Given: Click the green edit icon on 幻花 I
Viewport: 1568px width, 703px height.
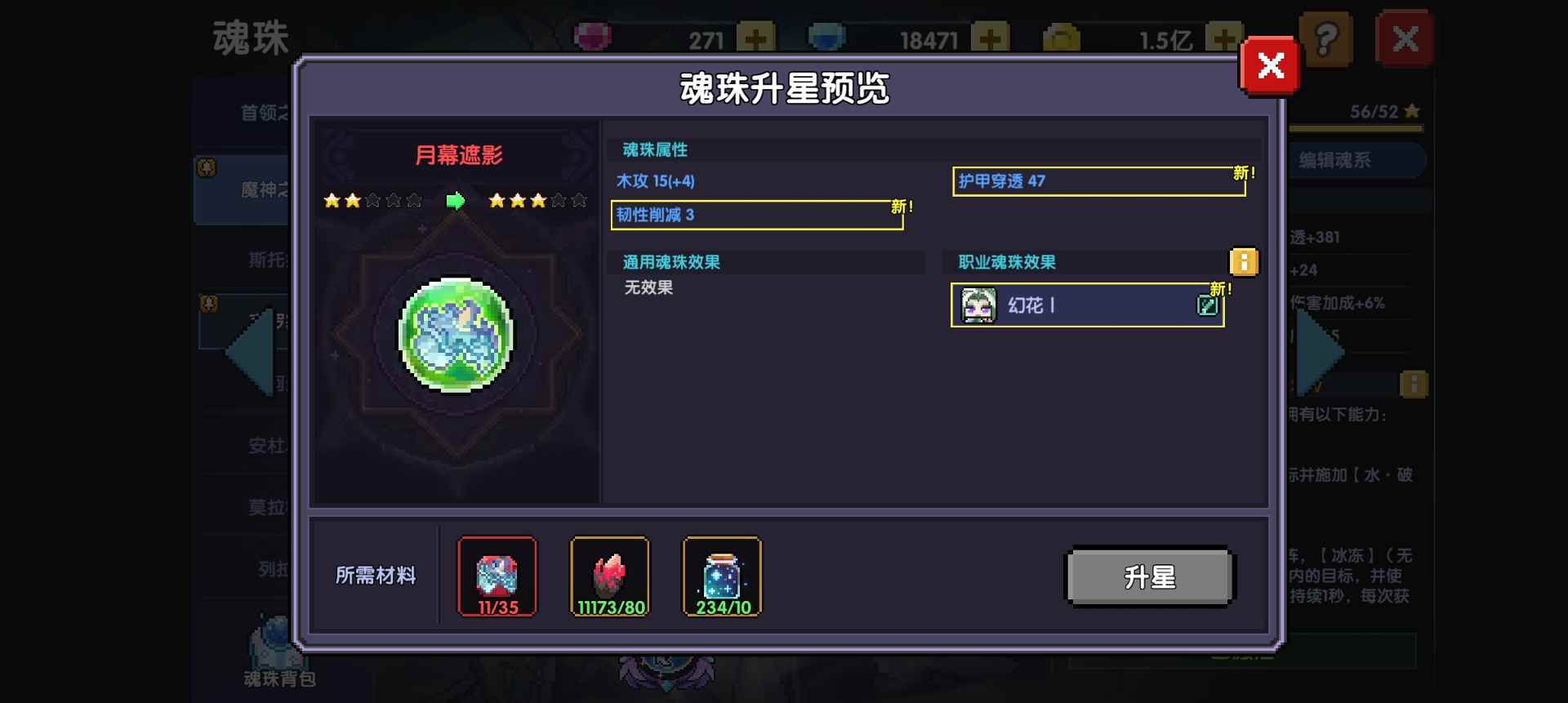Looking at the screenshot, I should [1208, 305].
